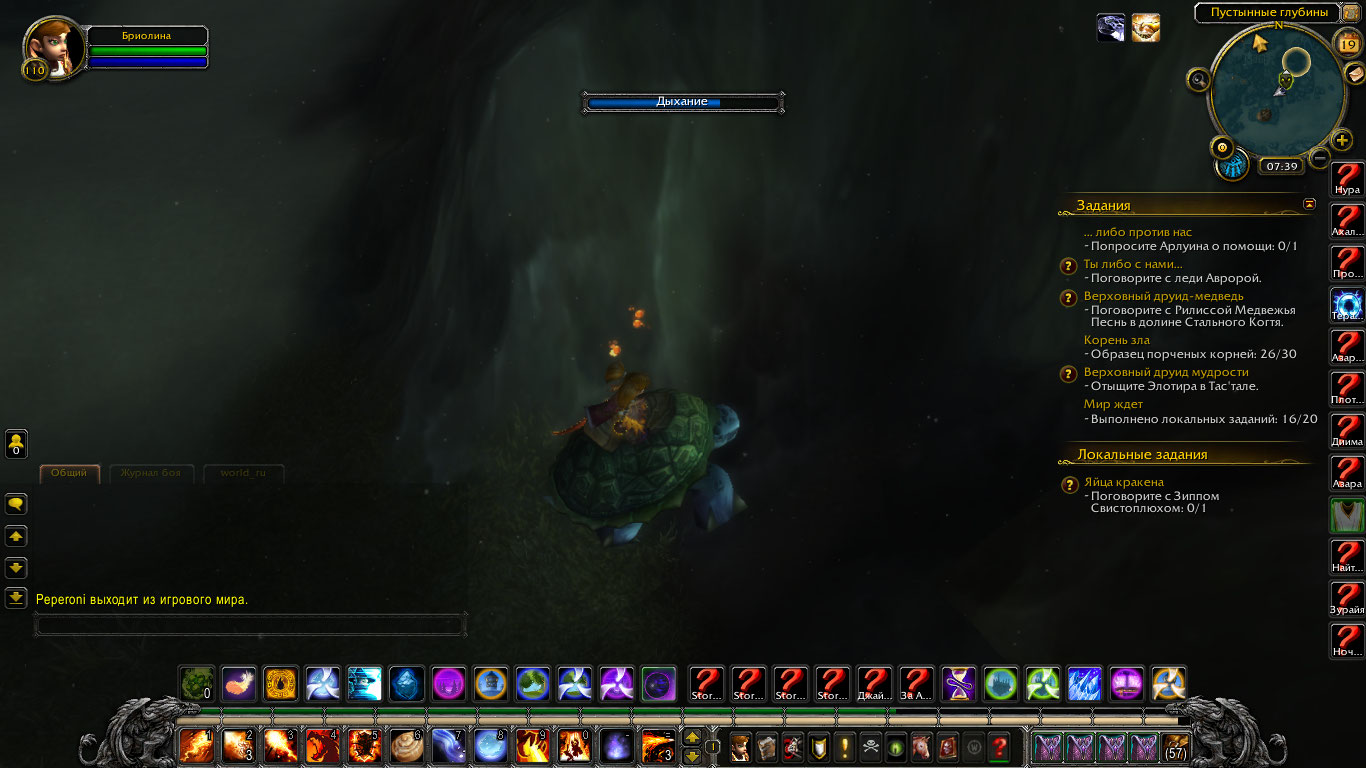This screenshot has width=1366, height=768.
Task: Click the Нура side button
Action: tap(1347, 180)
